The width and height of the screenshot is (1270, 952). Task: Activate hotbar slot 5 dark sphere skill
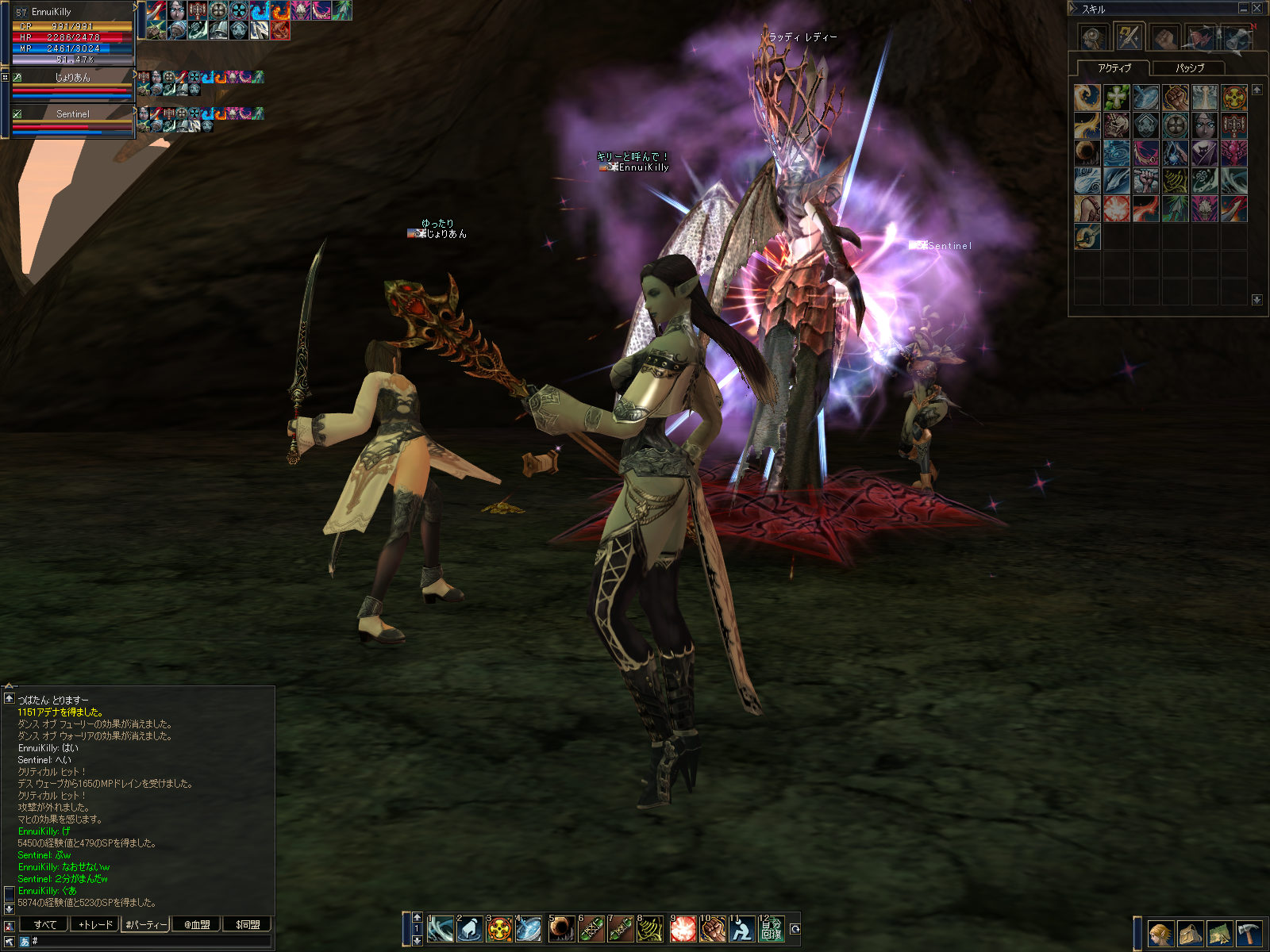pyautogui.click(x=561, y=929)
